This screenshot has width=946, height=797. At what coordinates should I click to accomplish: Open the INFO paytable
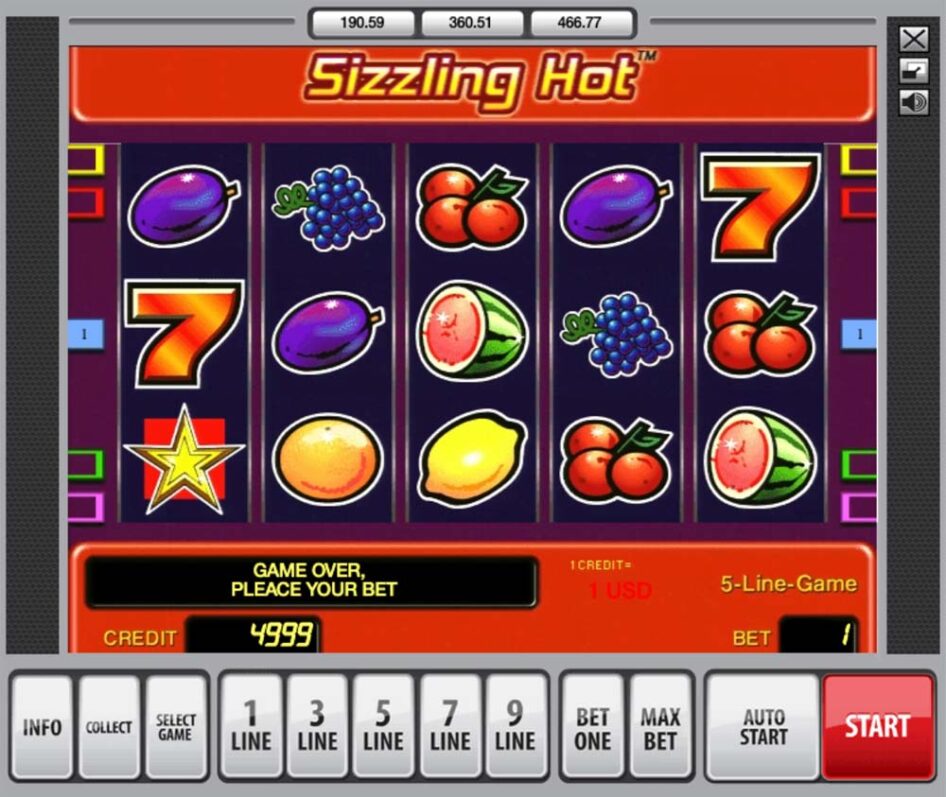click(x=42, y=727)
